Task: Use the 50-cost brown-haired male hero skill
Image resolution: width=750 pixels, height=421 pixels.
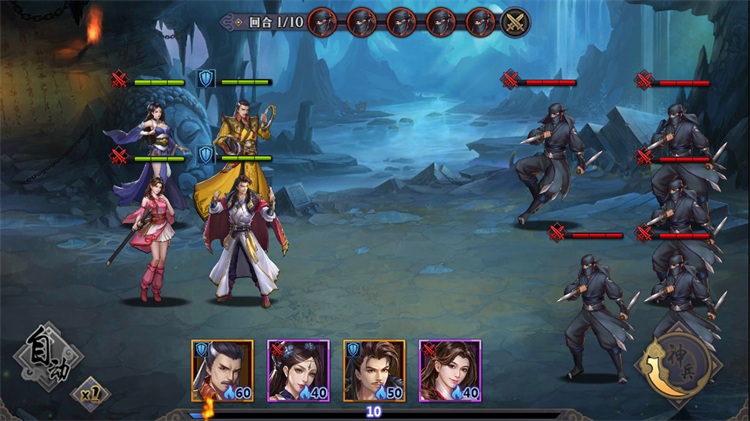Action: (x=374, y=371)
